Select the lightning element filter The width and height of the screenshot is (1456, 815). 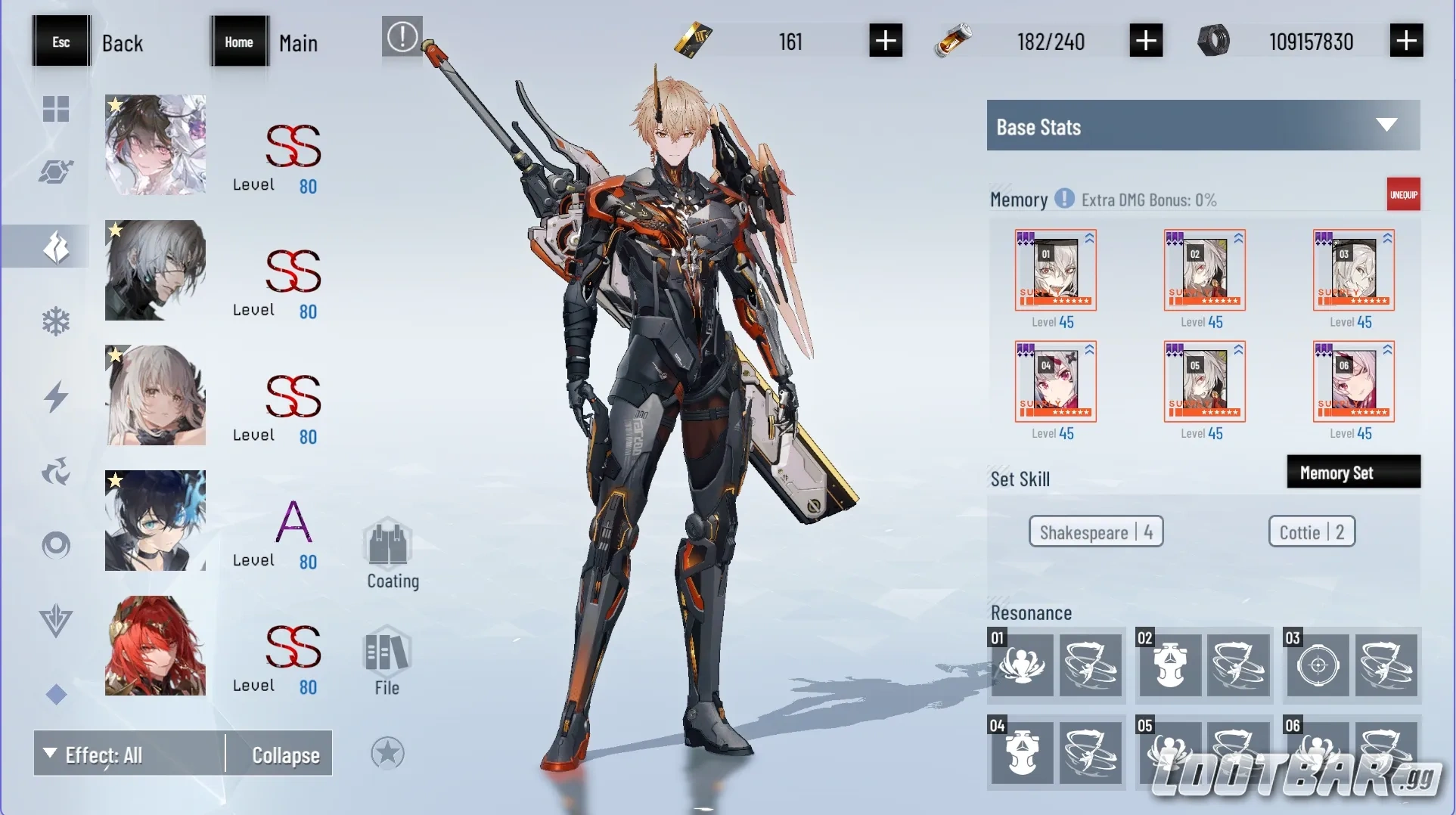[x=57, y=397]
